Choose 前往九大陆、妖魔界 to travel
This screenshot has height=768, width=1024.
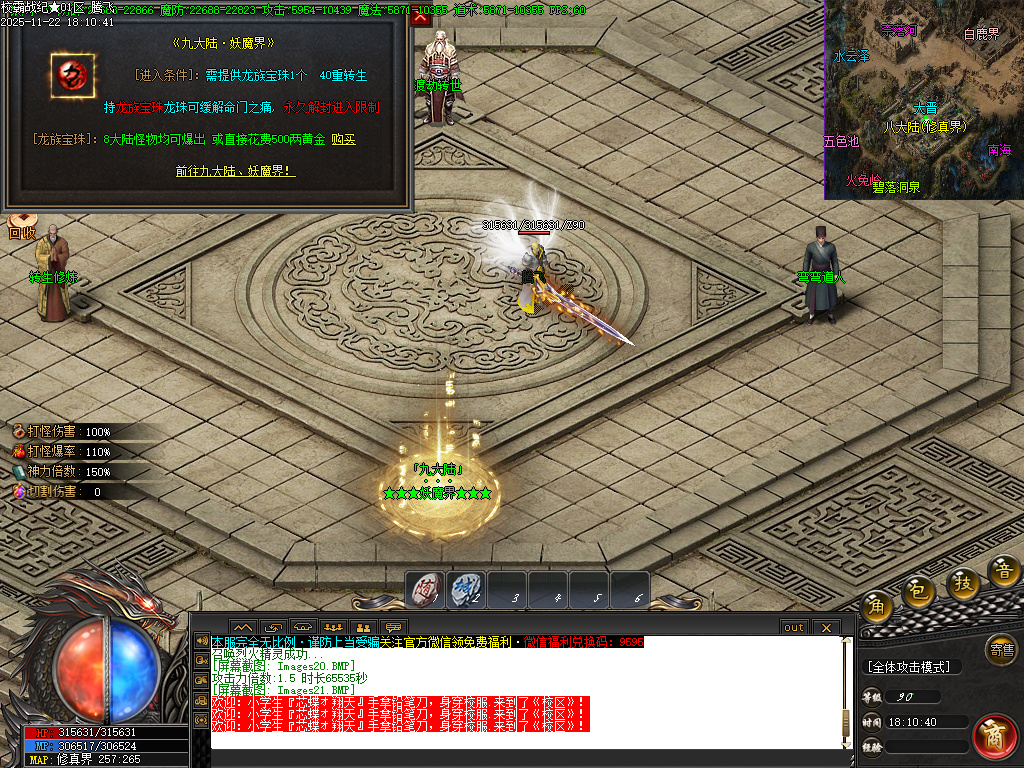coord(235,171)
